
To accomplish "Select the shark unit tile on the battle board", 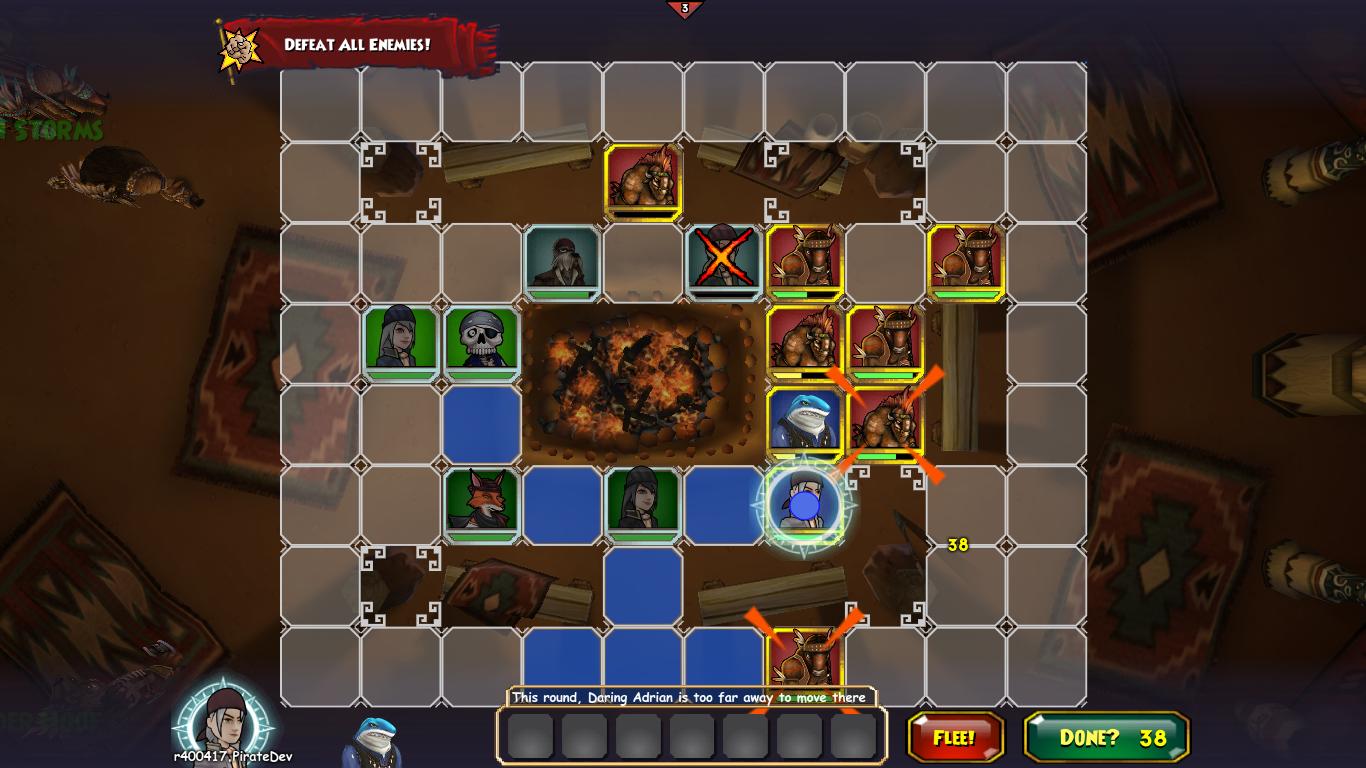I will click(x=804, y=423).
